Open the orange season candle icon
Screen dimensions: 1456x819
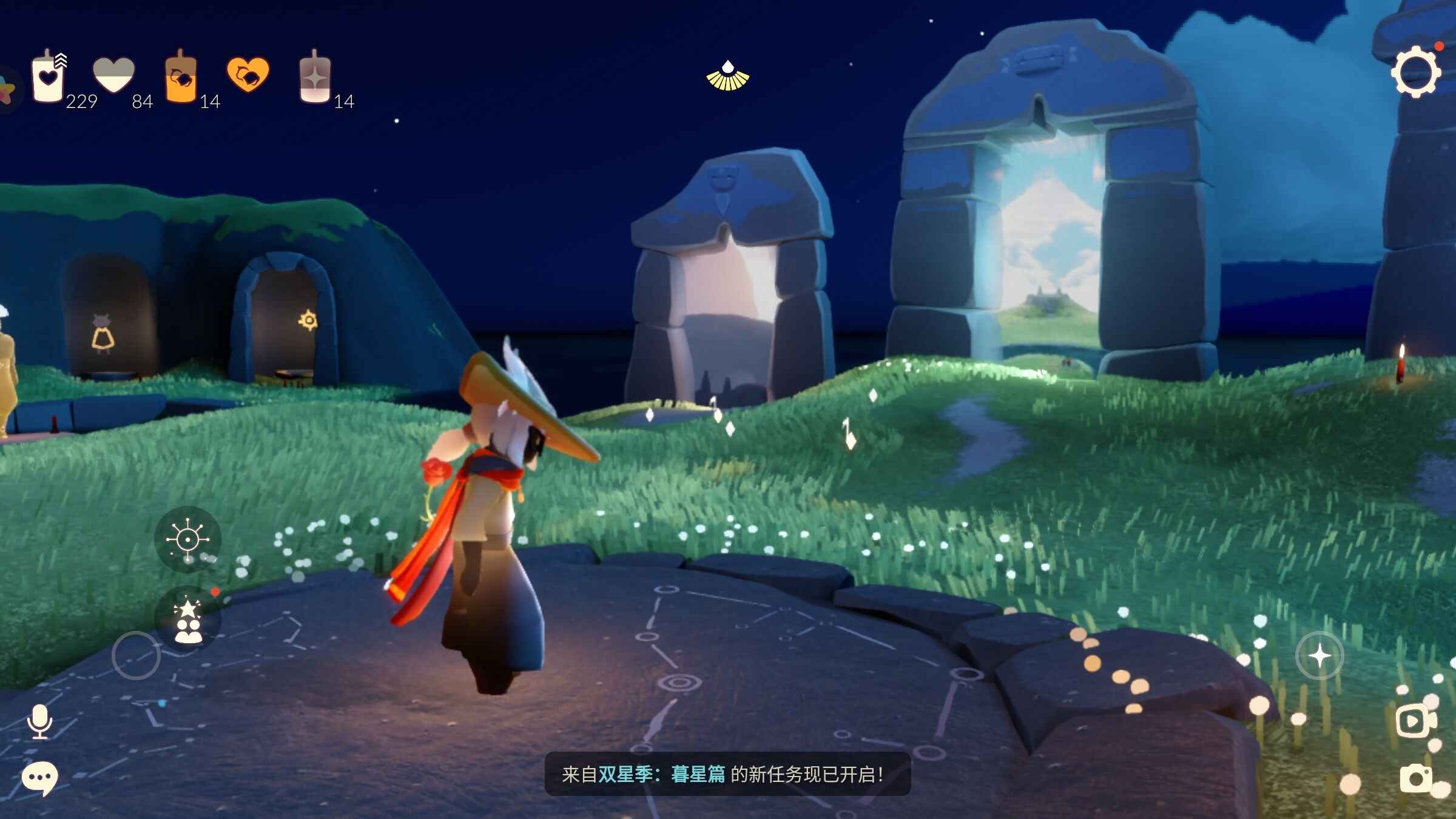pyautogui.click(x=181, y=78)
